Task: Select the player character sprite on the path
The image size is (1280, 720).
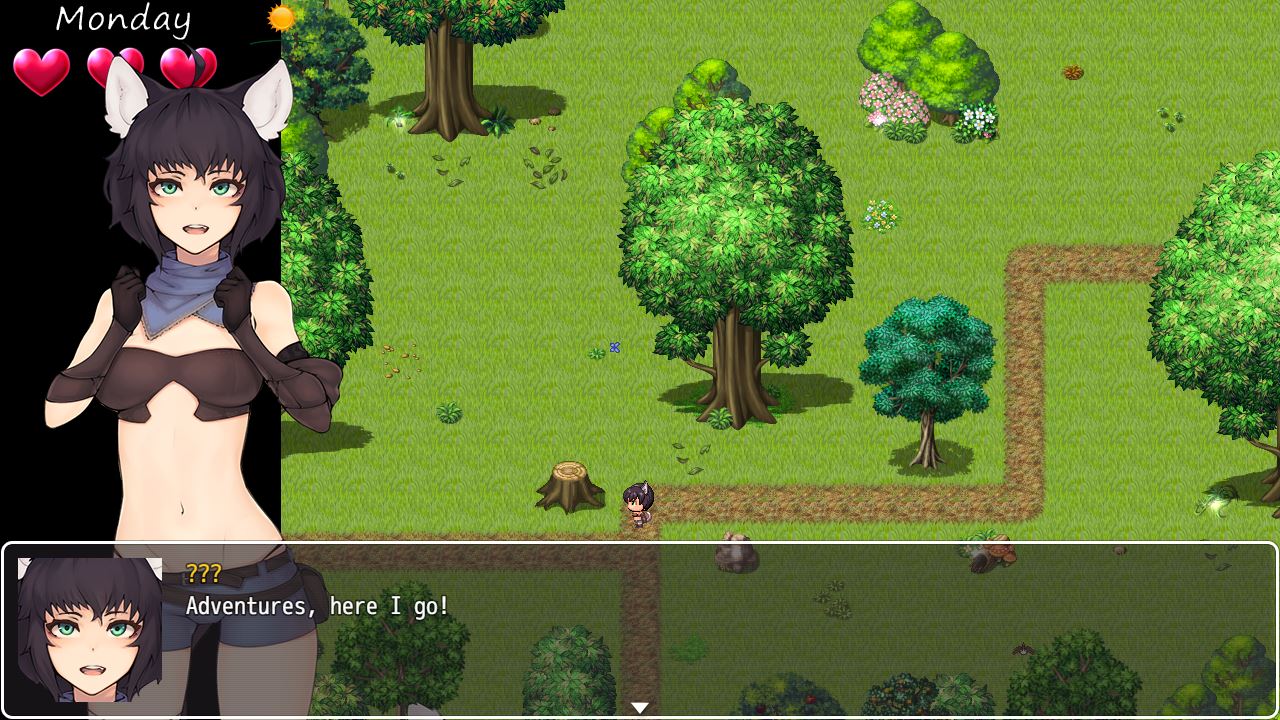Action: [640, 505]
